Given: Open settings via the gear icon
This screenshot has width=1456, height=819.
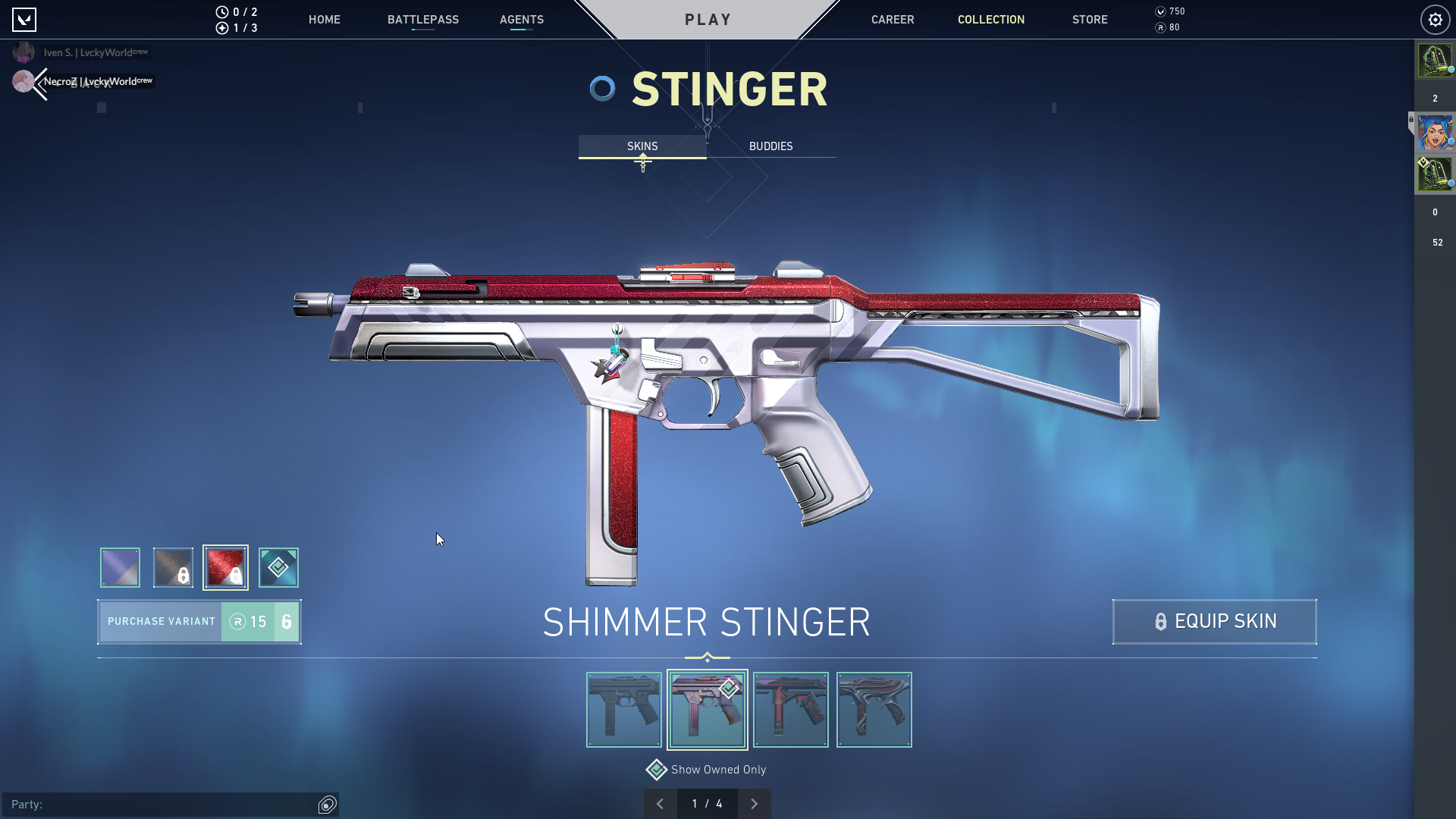Looking at the screenshot, I should [x=1435, y=20].
